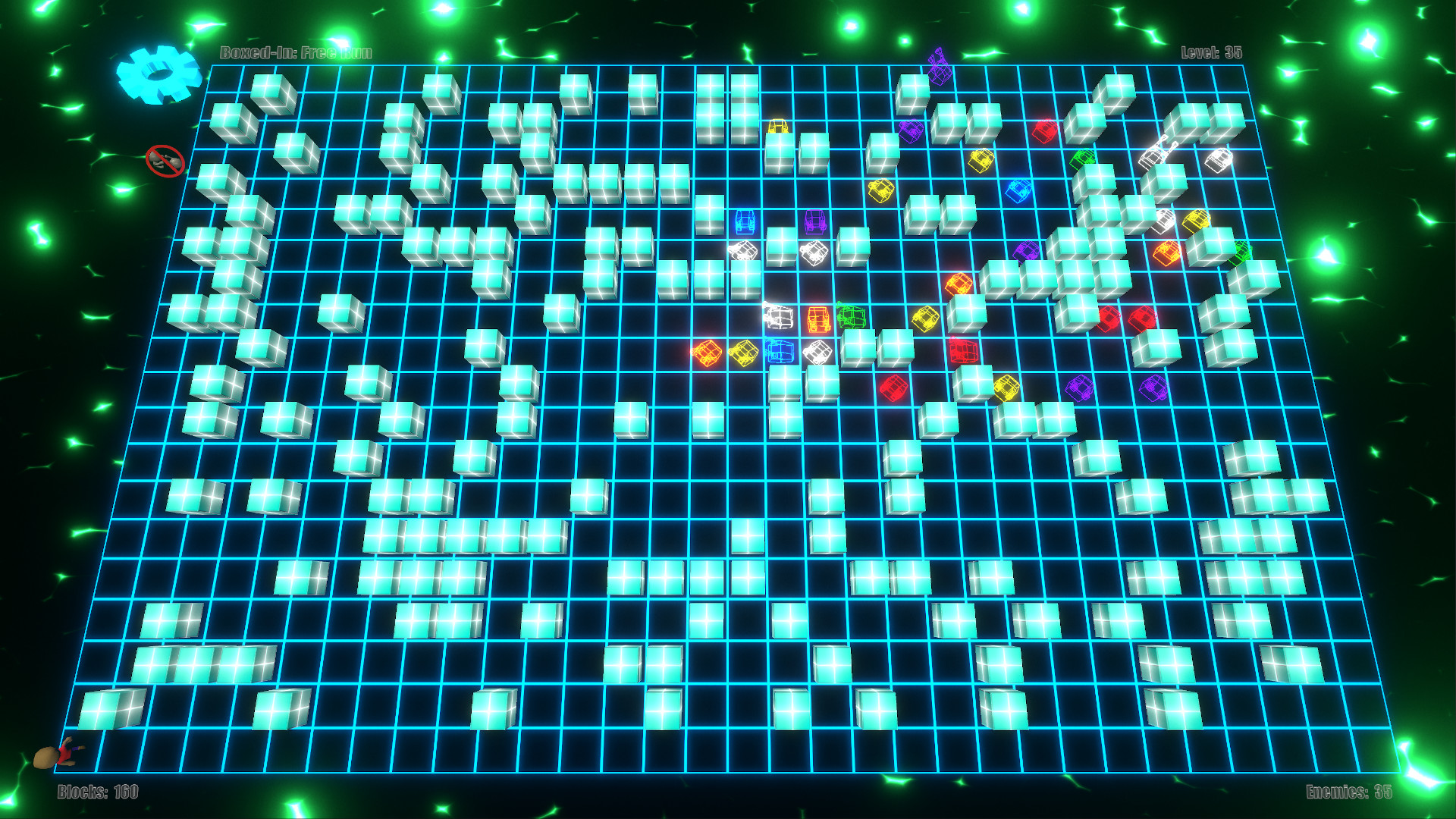Image resolution: width=1456 pixels, height=819 pixels.
Task: Click the red crossed-out circle icon
Action: click(x=165, y=161)
